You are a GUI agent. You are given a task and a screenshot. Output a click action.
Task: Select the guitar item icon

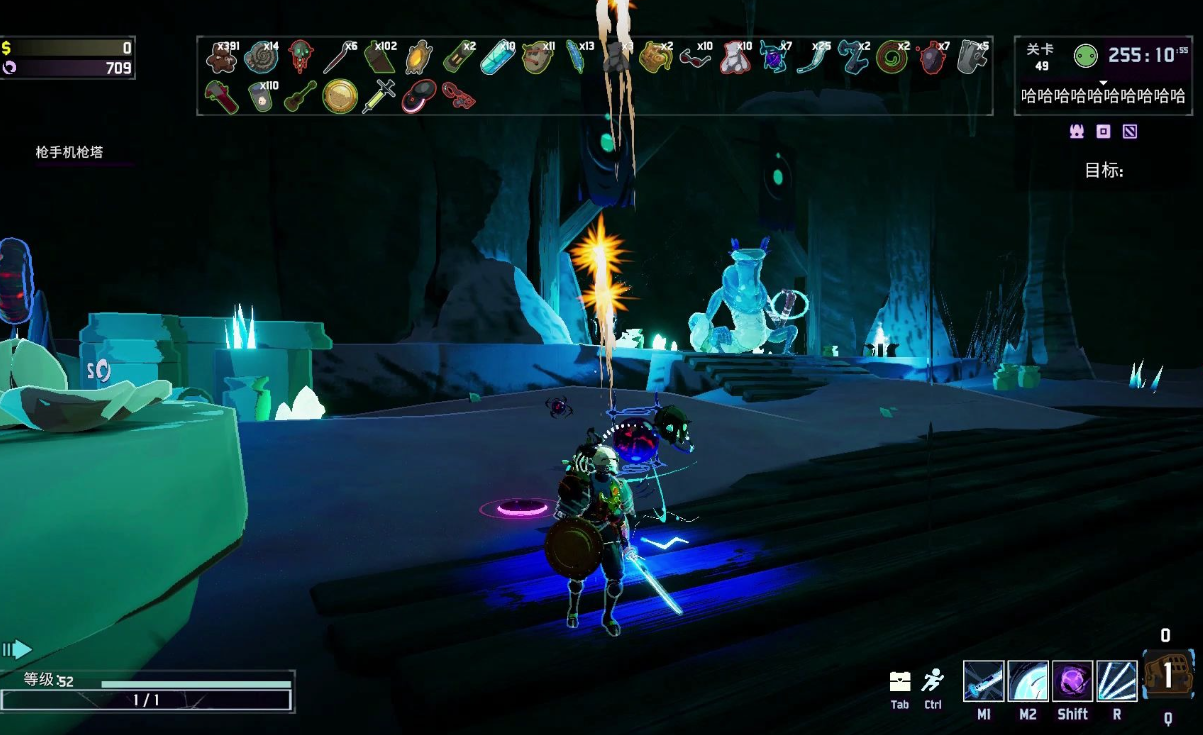[300, 97]
